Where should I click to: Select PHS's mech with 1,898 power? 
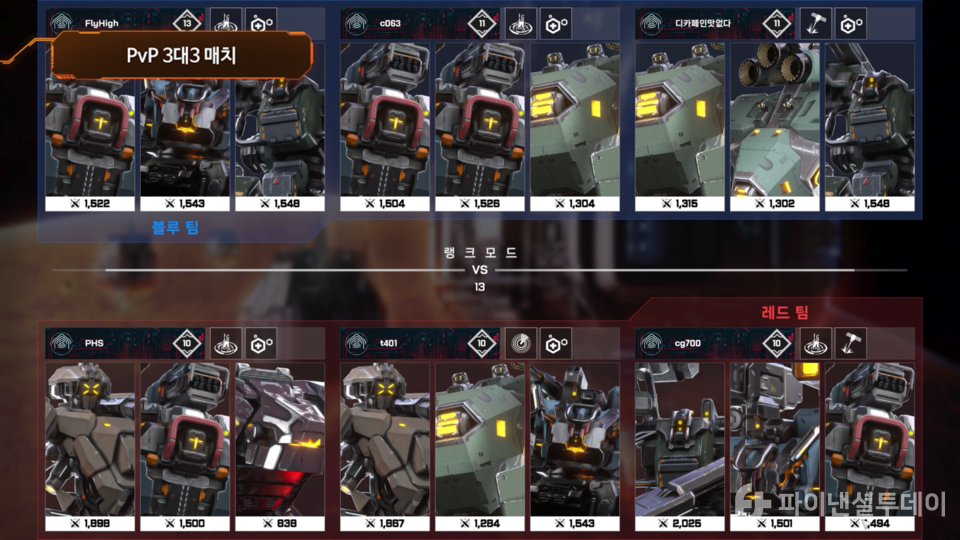tap(90, 445)
